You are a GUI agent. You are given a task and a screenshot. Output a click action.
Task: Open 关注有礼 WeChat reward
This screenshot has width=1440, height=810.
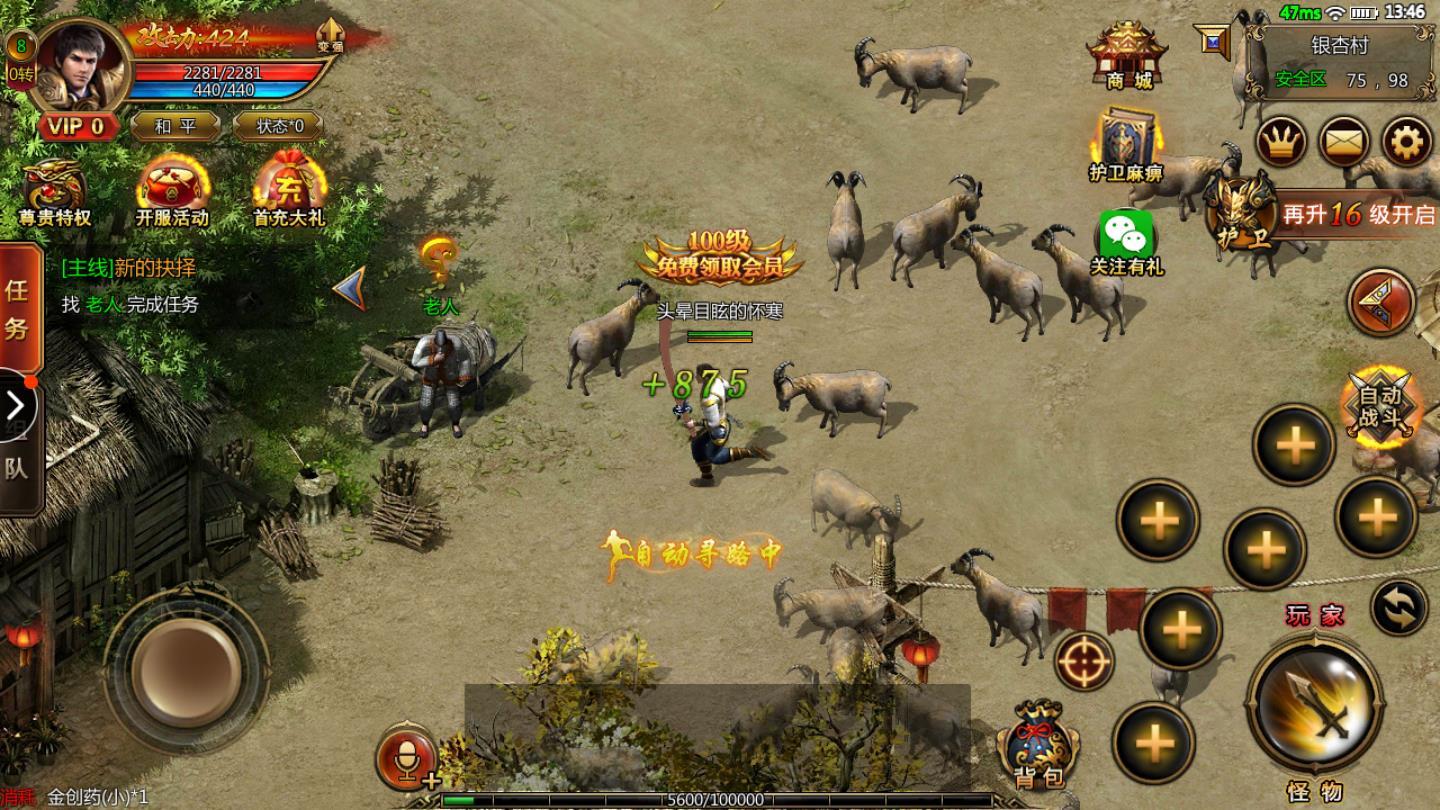1127,241
